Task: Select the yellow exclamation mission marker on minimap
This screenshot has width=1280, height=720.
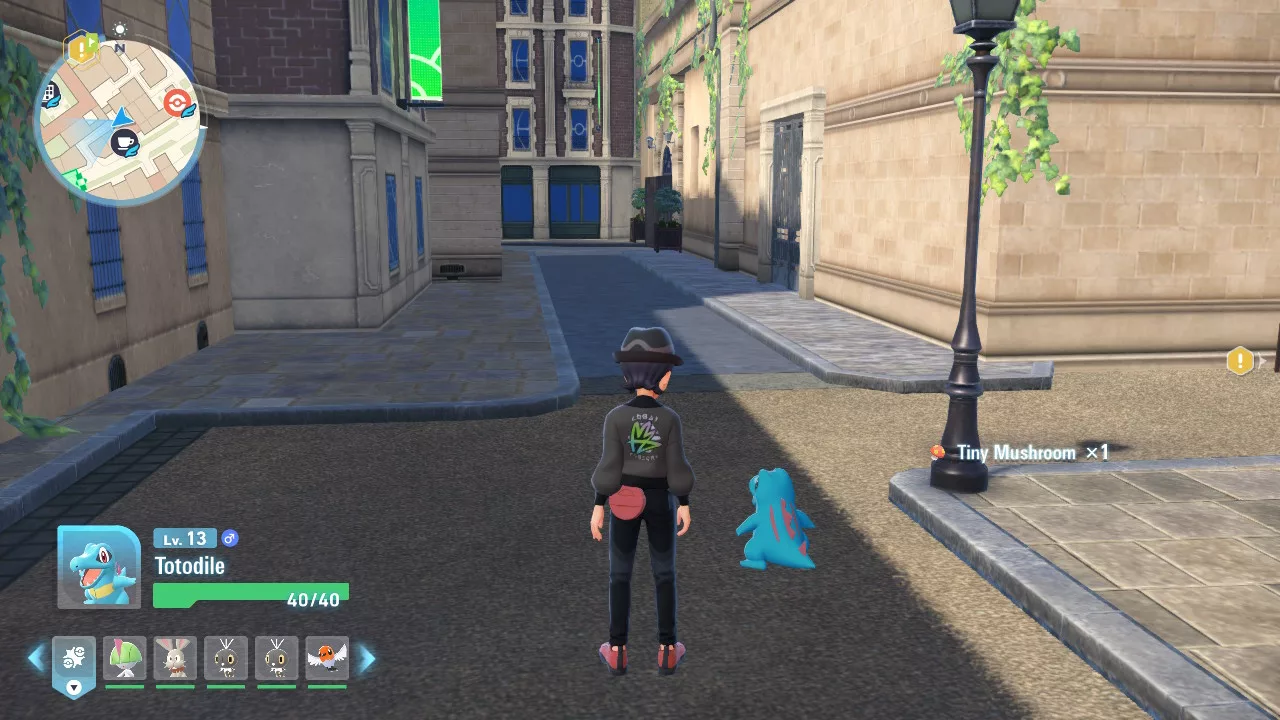Action: click(81, 45)
